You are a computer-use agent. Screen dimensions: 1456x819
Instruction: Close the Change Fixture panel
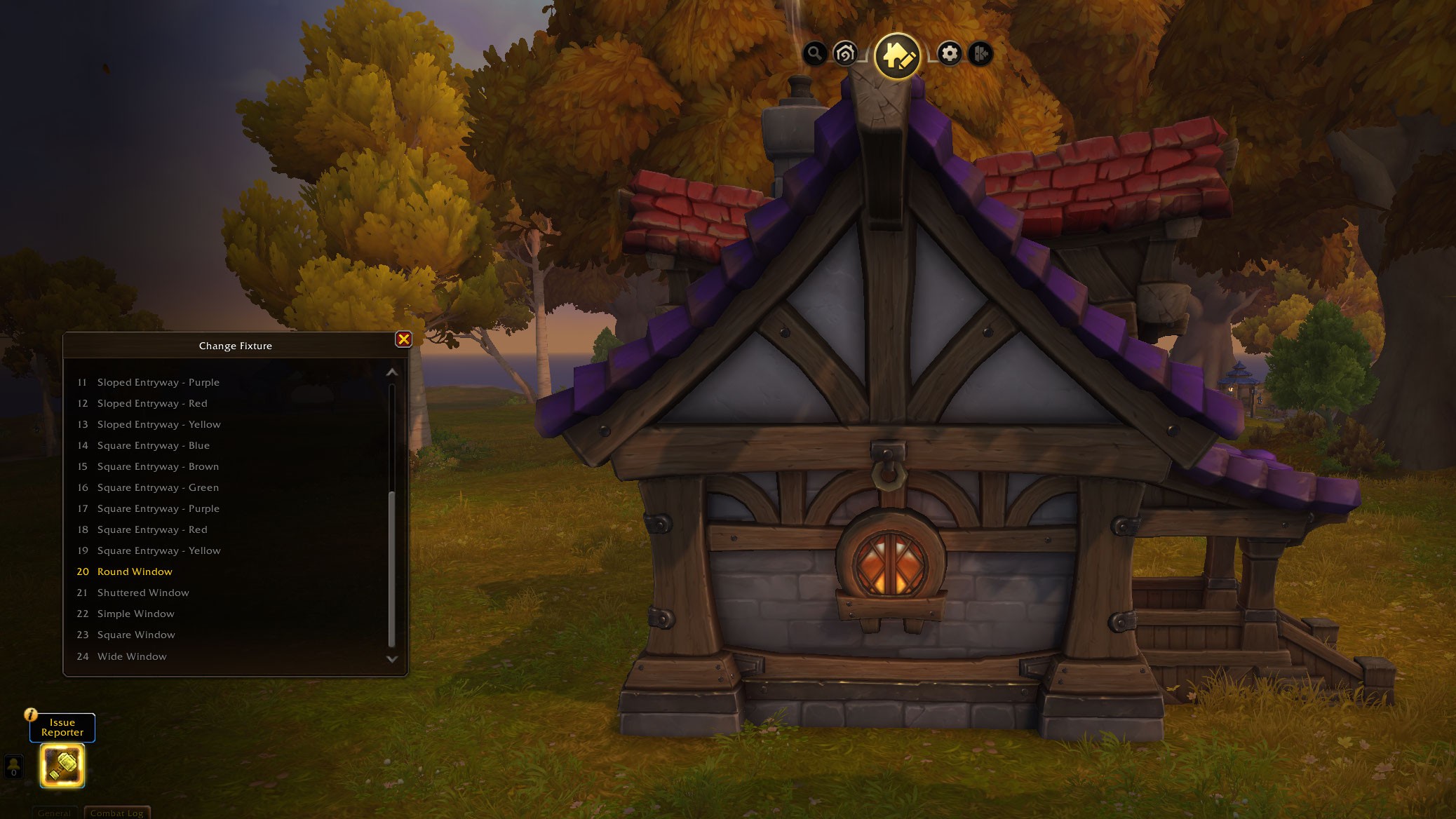pyautogui.click(x=404, y=339)
